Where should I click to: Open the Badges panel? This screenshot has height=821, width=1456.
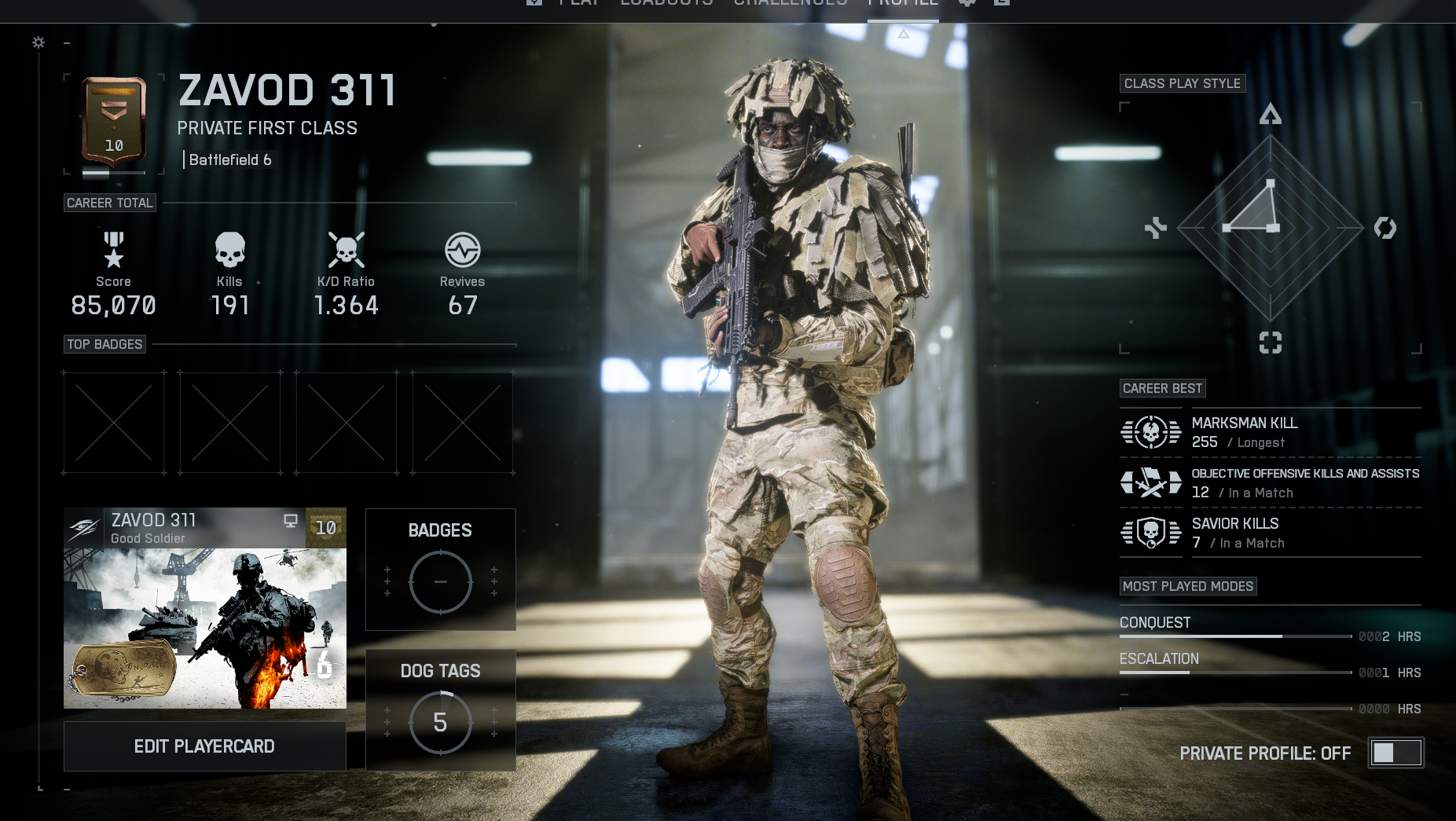click(440, 570)
